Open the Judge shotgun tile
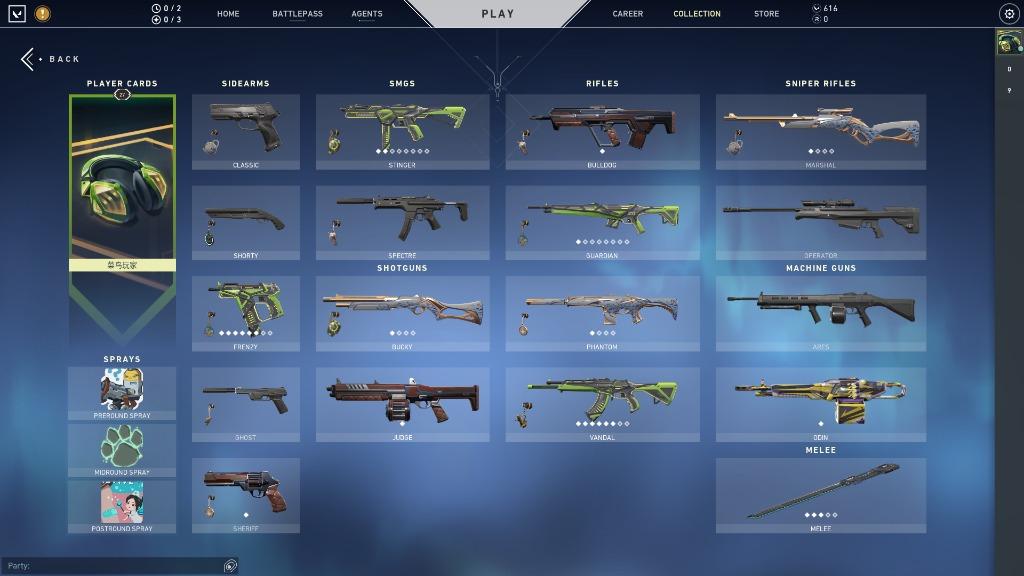Screen dimensions: 1024x576 (x=402, y=404)
